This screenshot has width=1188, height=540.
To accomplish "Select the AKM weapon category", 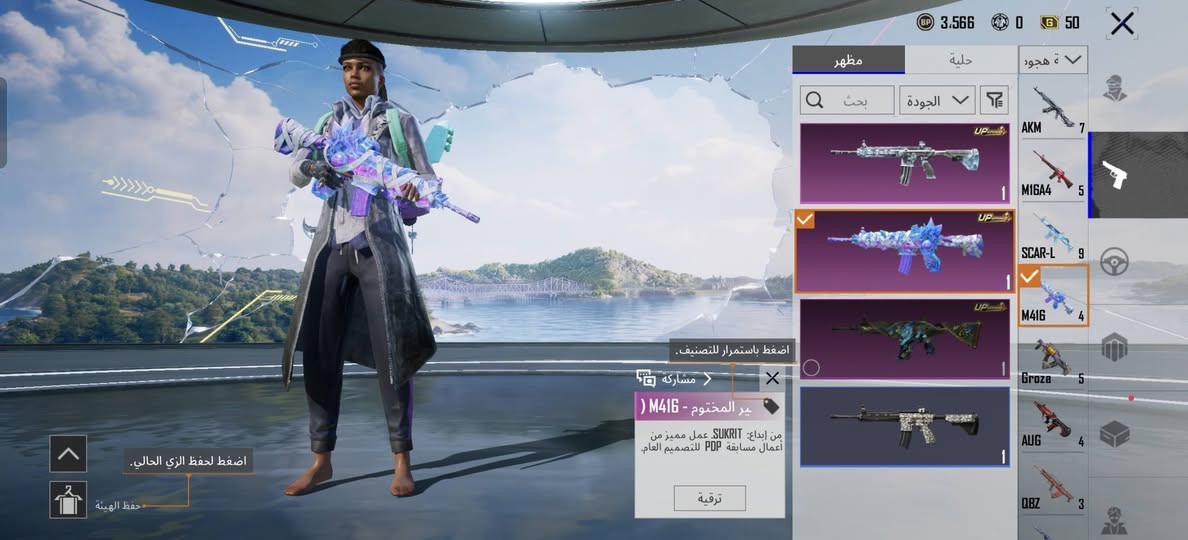I will [x=1053, y=107].
